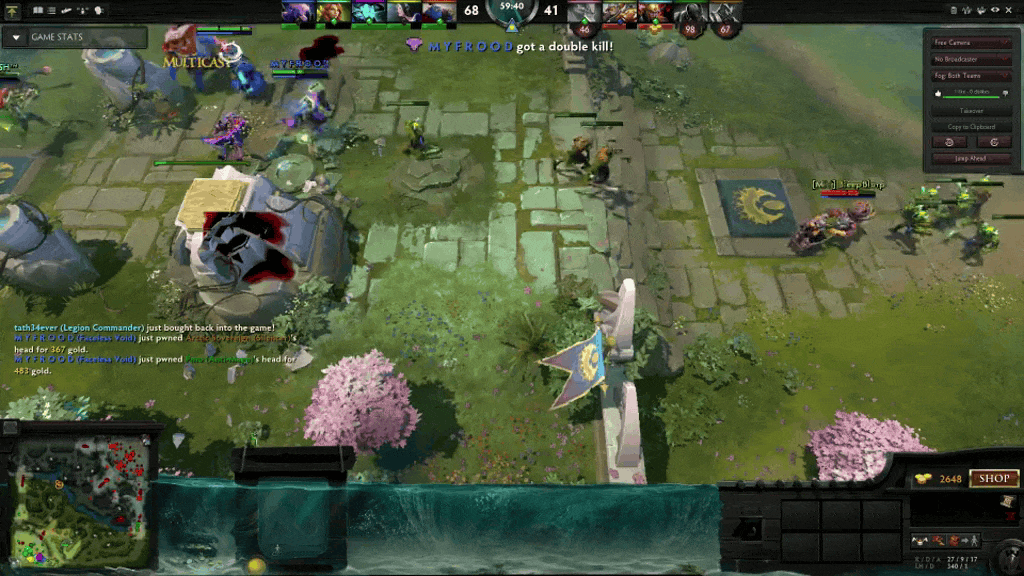Viewport: 1024px width, 576px height.
Task: Click the rewind (jump back) button
Action: [x=949, y=142]
